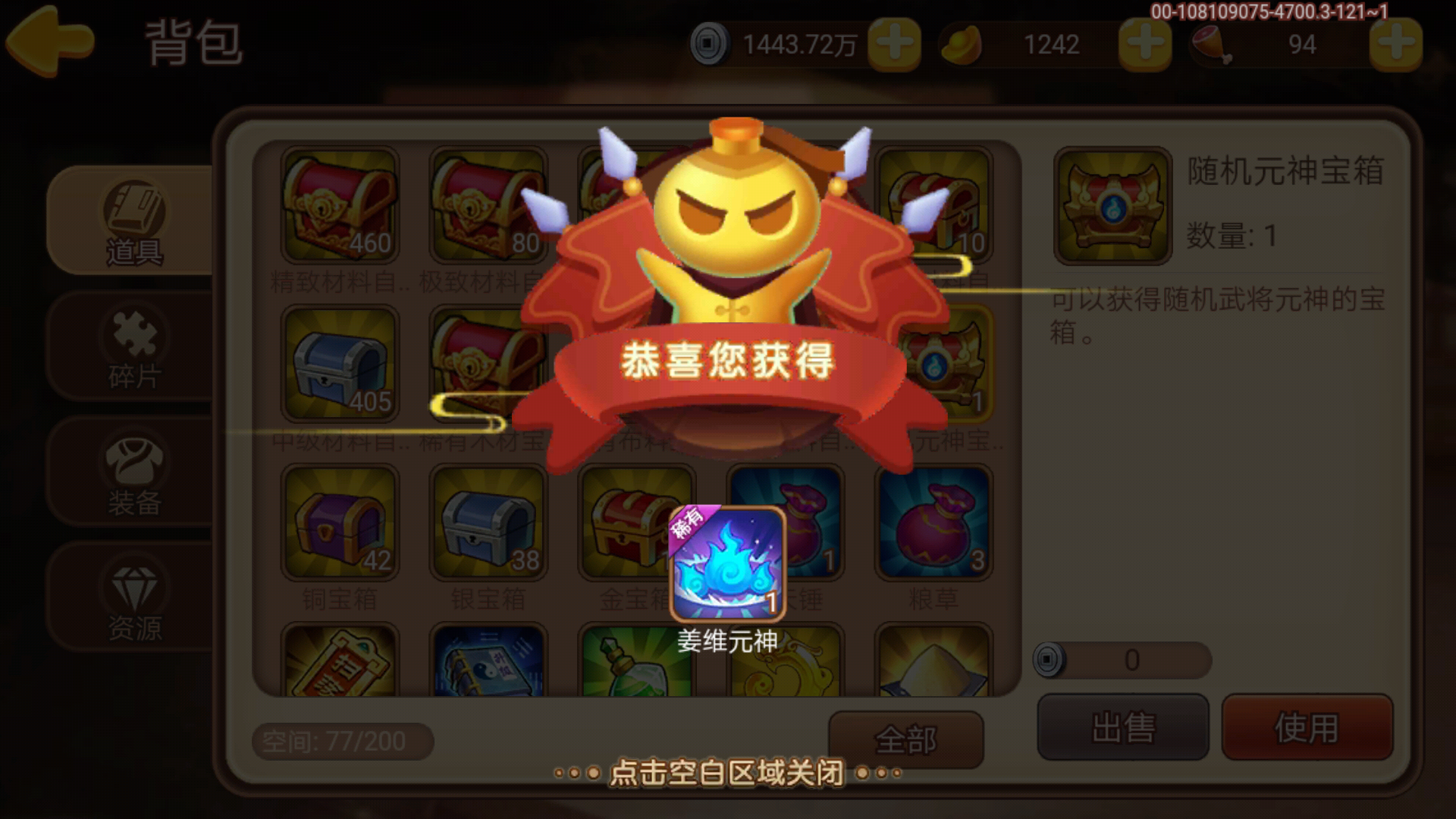This screenshot has height=819, width=1456.
Task: Open the 全部 filter dropdown
Action: coord(907,738)
